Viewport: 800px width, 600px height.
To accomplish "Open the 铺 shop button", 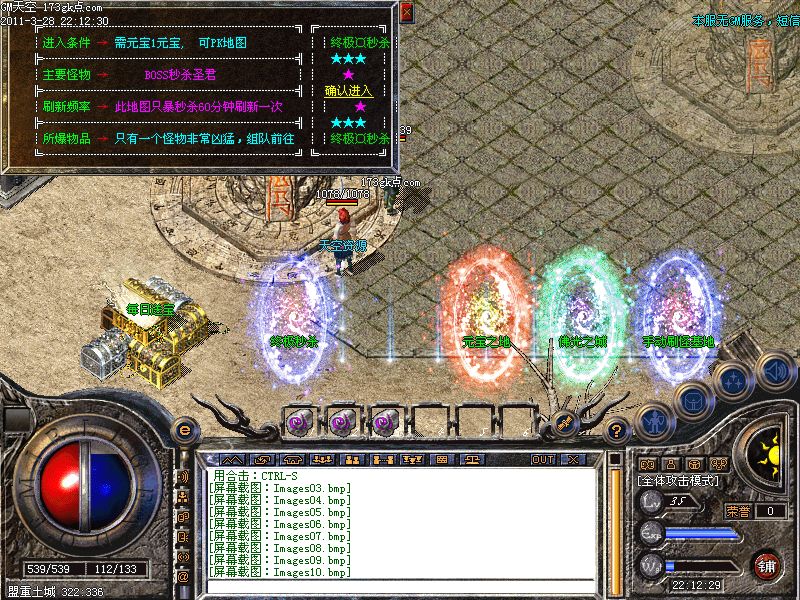I will [x=766, y=566].
